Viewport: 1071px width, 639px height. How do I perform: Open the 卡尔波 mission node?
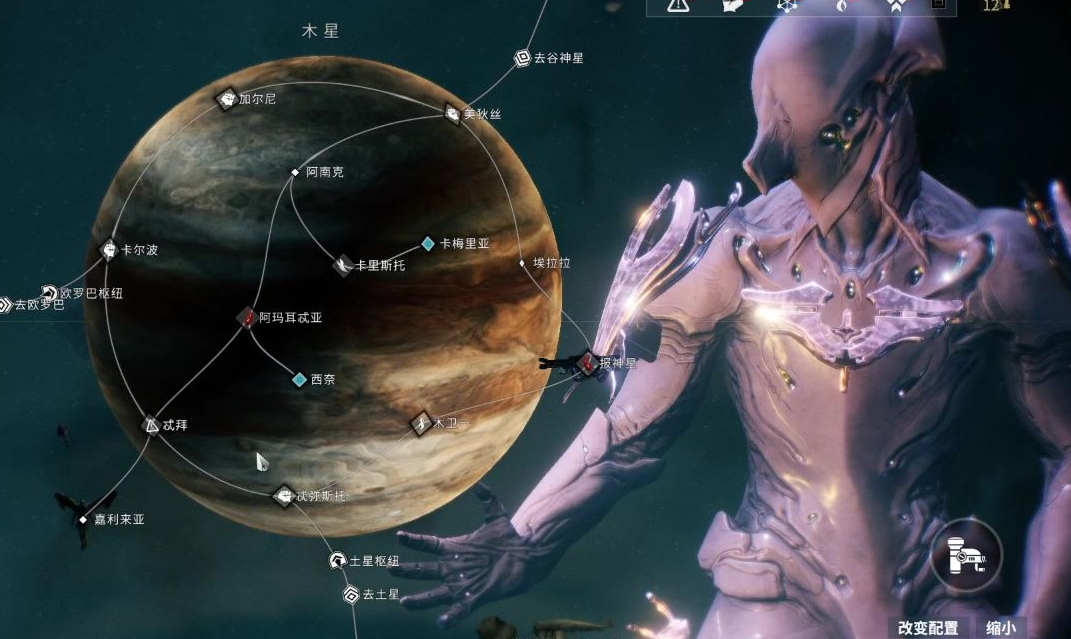[110, 249]
